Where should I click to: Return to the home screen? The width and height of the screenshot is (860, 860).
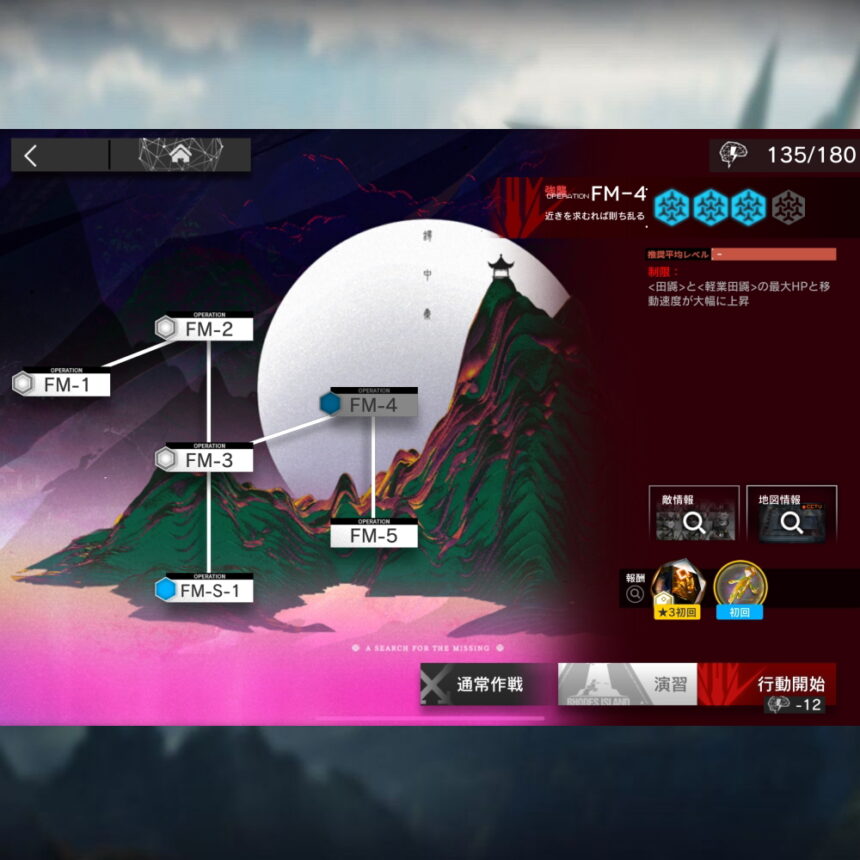pos(180,155)
